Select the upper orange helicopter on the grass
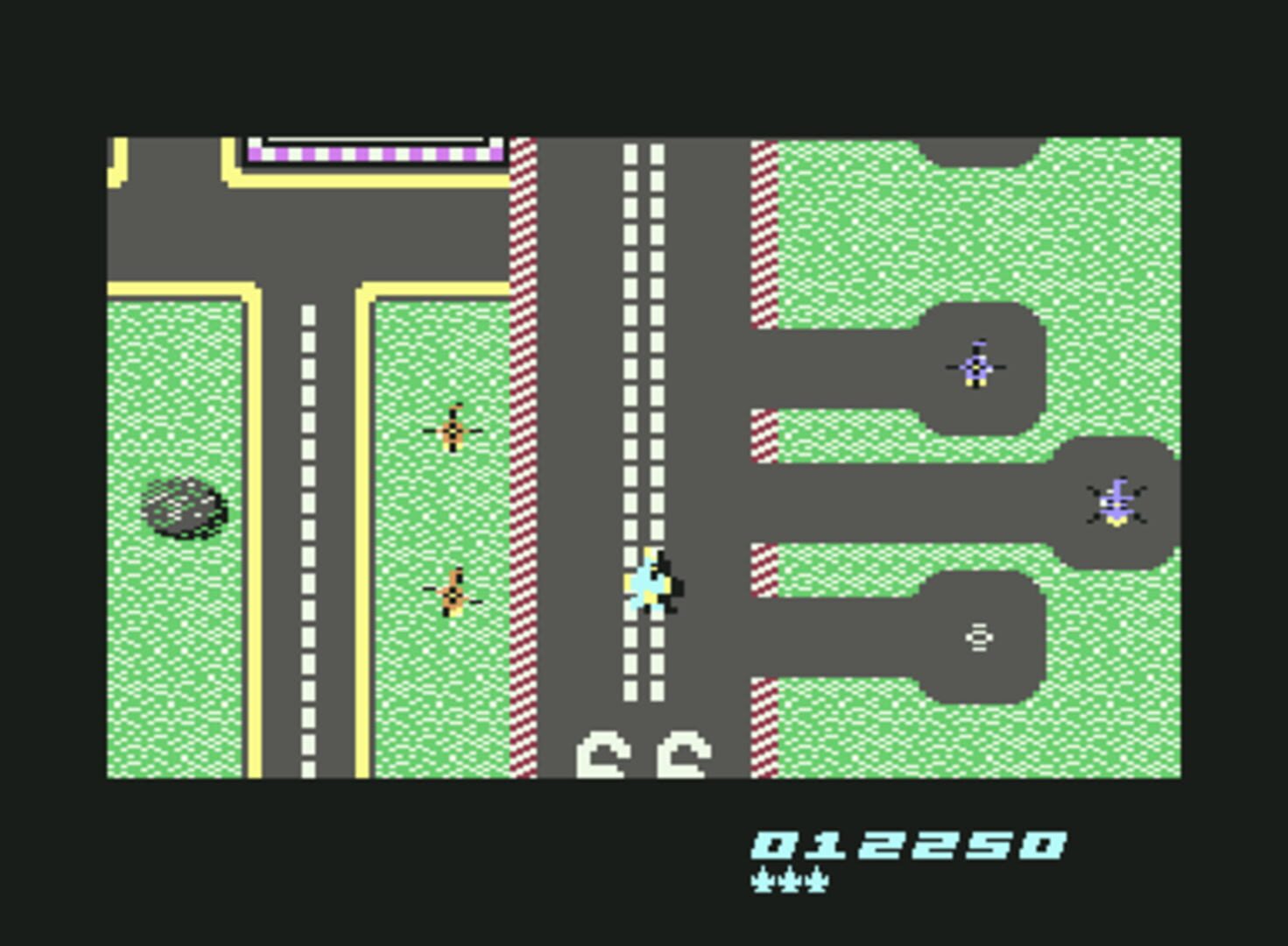Image resolution: width=1288 pixels, height=946 pixels. coord(453,430)
